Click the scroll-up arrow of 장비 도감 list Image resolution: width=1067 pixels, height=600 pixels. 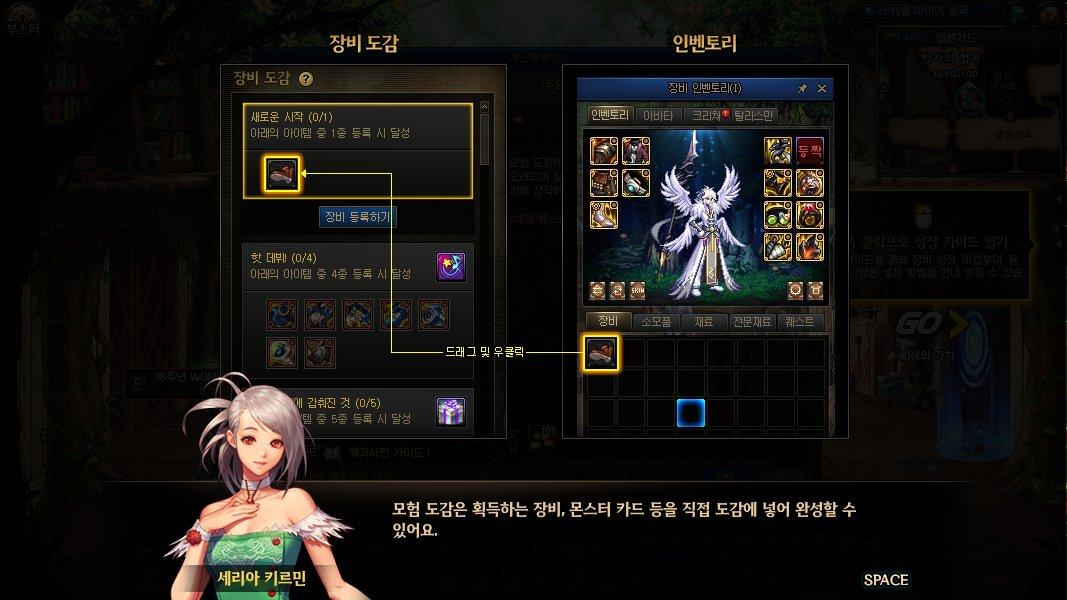point(485,106)
